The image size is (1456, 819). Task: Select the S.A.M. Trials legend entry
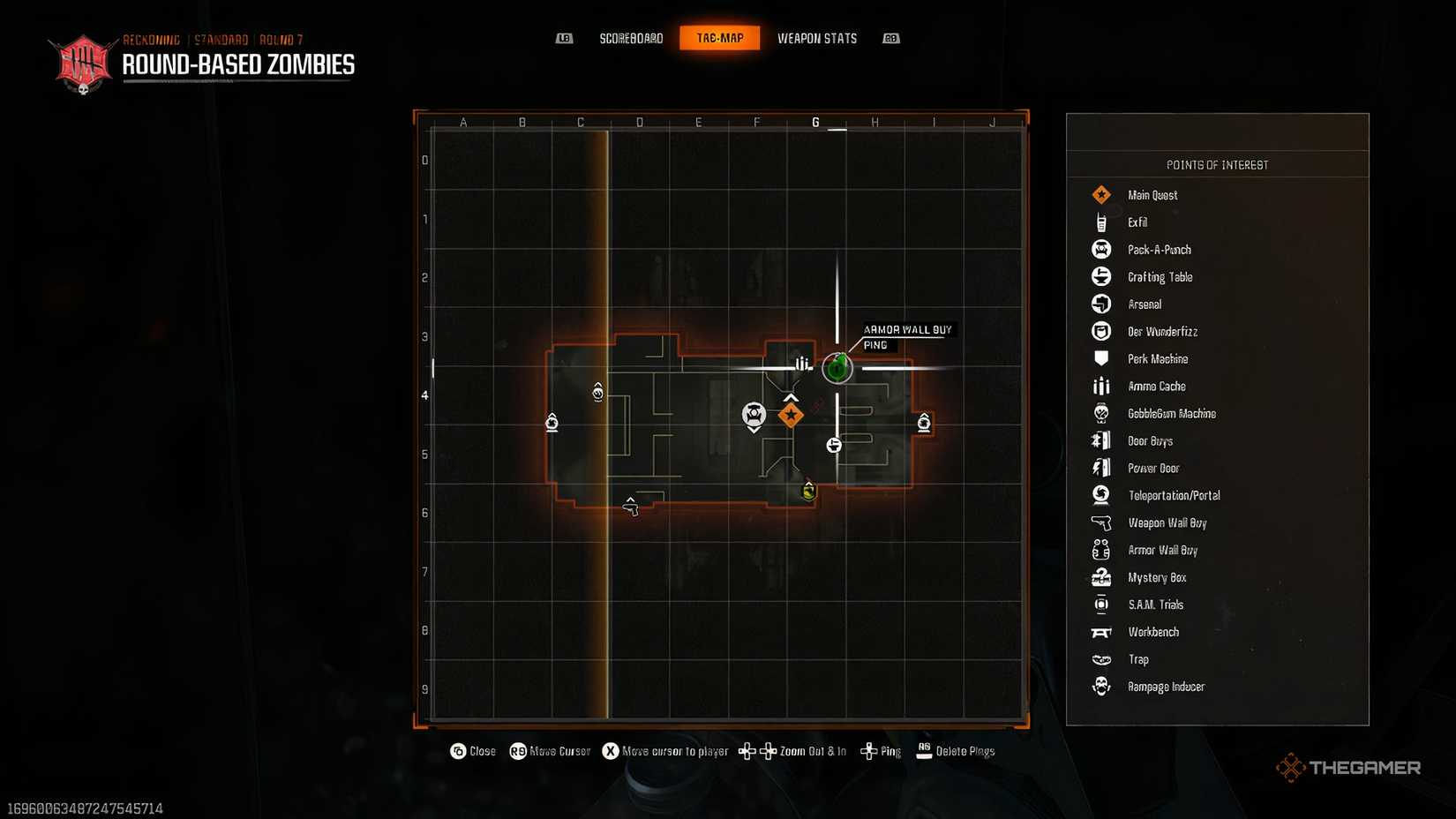1155,605
